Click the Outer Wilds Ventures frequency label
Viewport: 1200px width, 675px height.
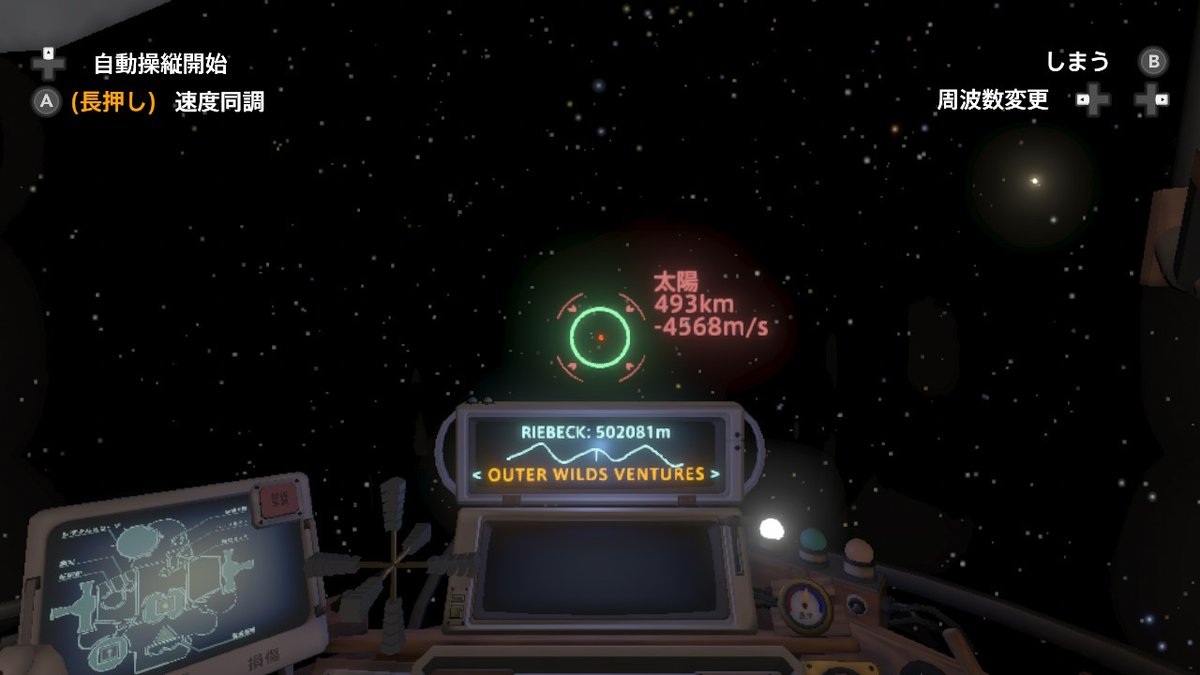[x=596, y=474]
